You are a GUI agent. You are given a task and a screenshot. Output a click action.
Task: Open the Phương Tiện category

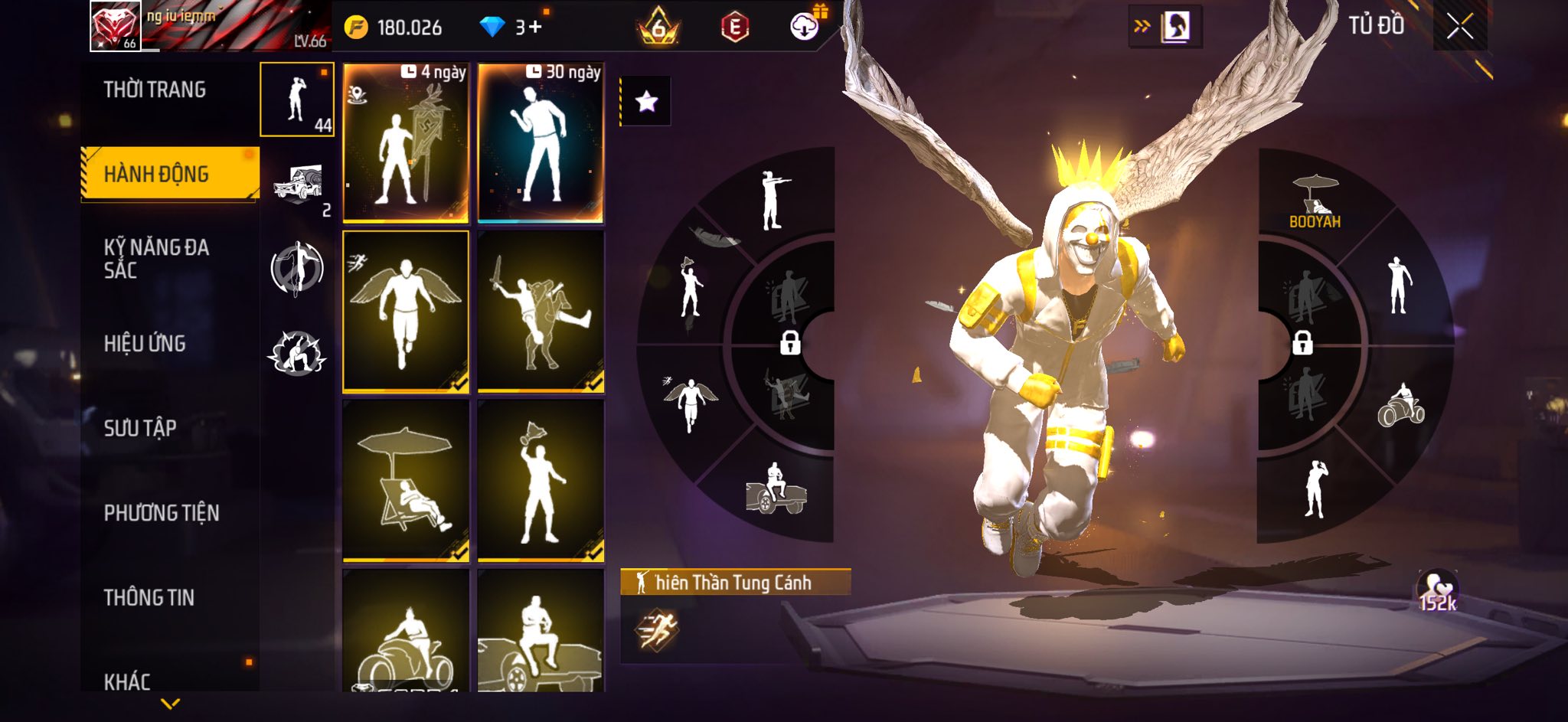pyautogui.click(x=162, y=513)
